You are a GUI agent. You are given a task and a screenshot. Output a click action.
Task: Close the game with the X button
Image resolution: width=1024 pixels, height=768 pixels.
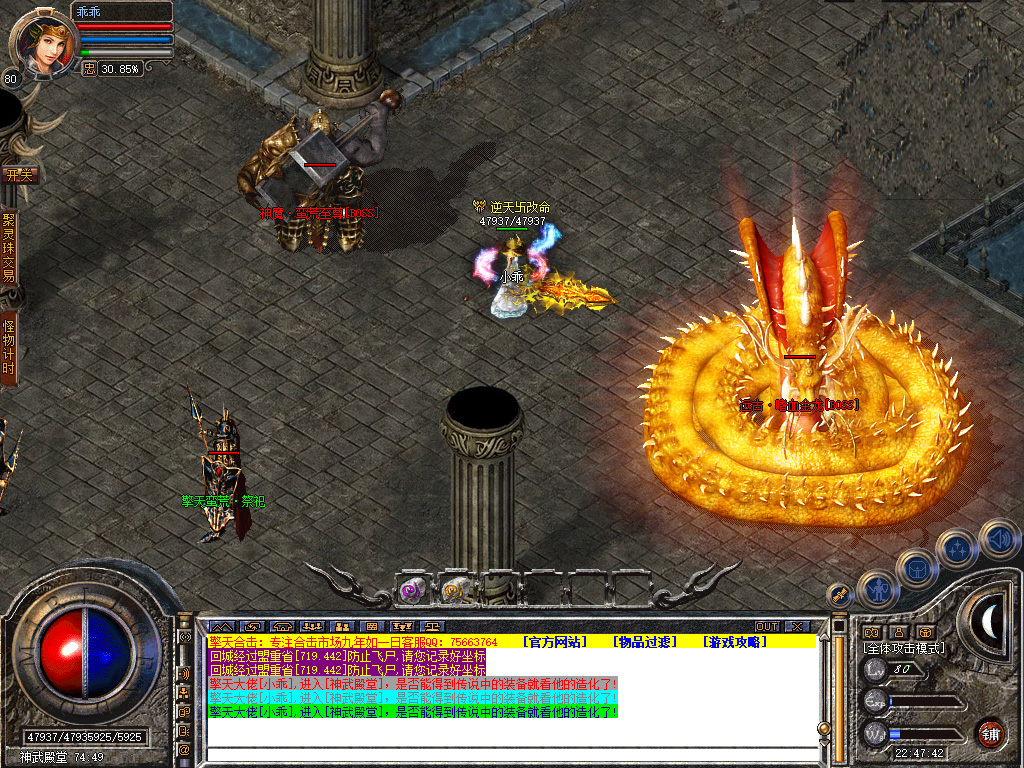click(796, 626)
